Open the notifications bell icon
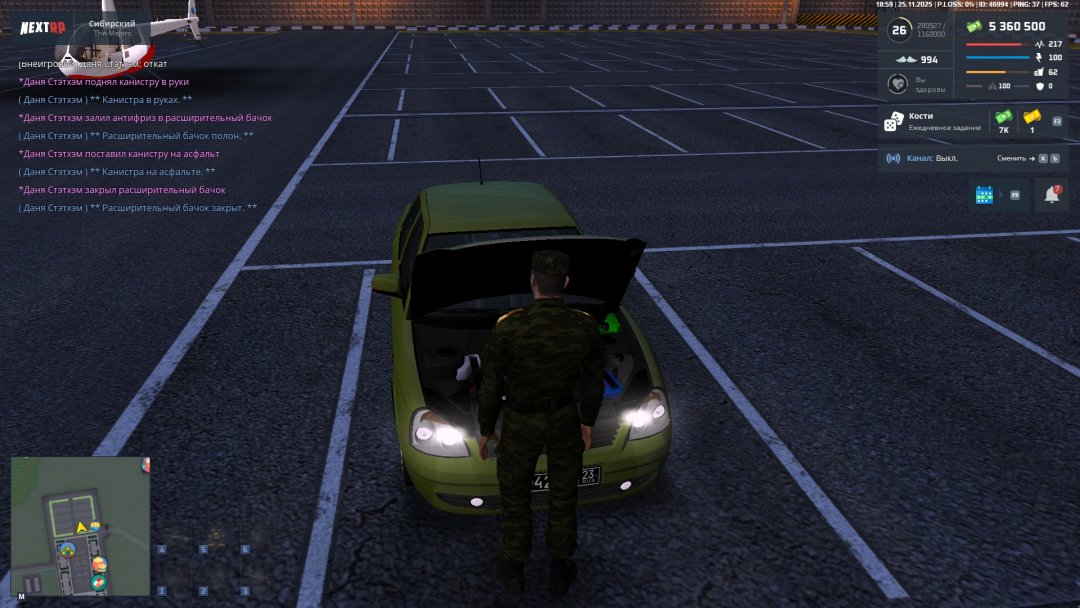 click(1051, 195)
